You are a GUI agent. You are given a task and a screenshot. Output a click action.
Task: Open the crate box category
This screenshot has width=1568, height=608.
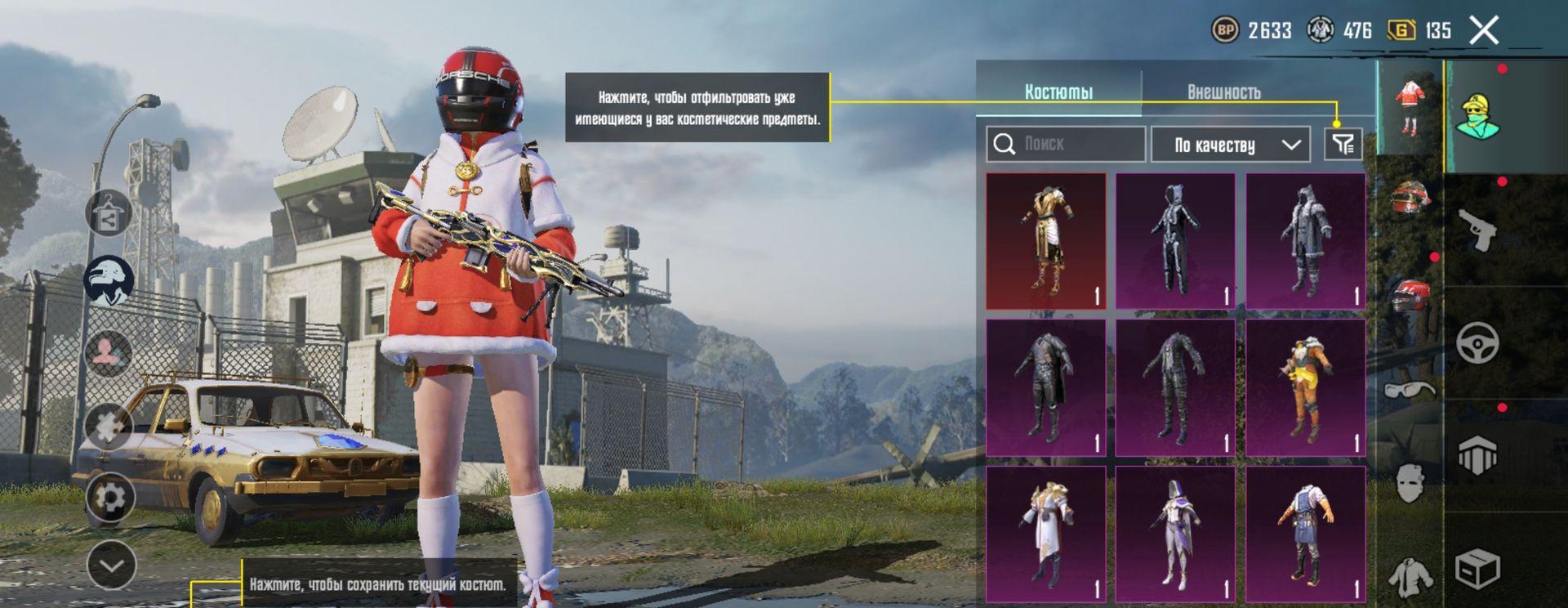coord(1477,568)
